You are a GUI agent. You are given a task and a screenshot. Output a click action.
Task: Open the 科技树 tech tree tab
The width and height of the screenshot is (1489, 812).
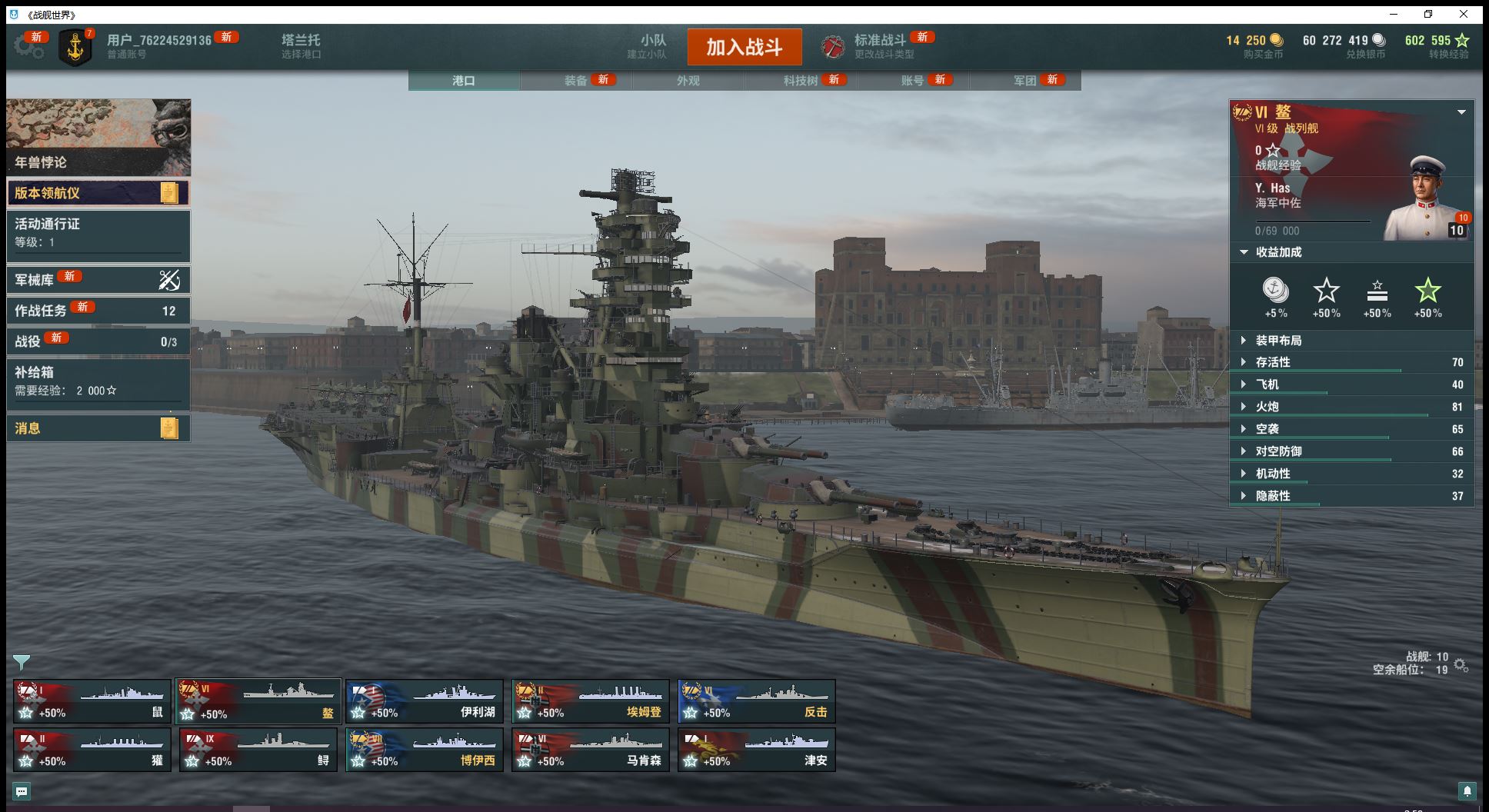(x=801, y=81)
